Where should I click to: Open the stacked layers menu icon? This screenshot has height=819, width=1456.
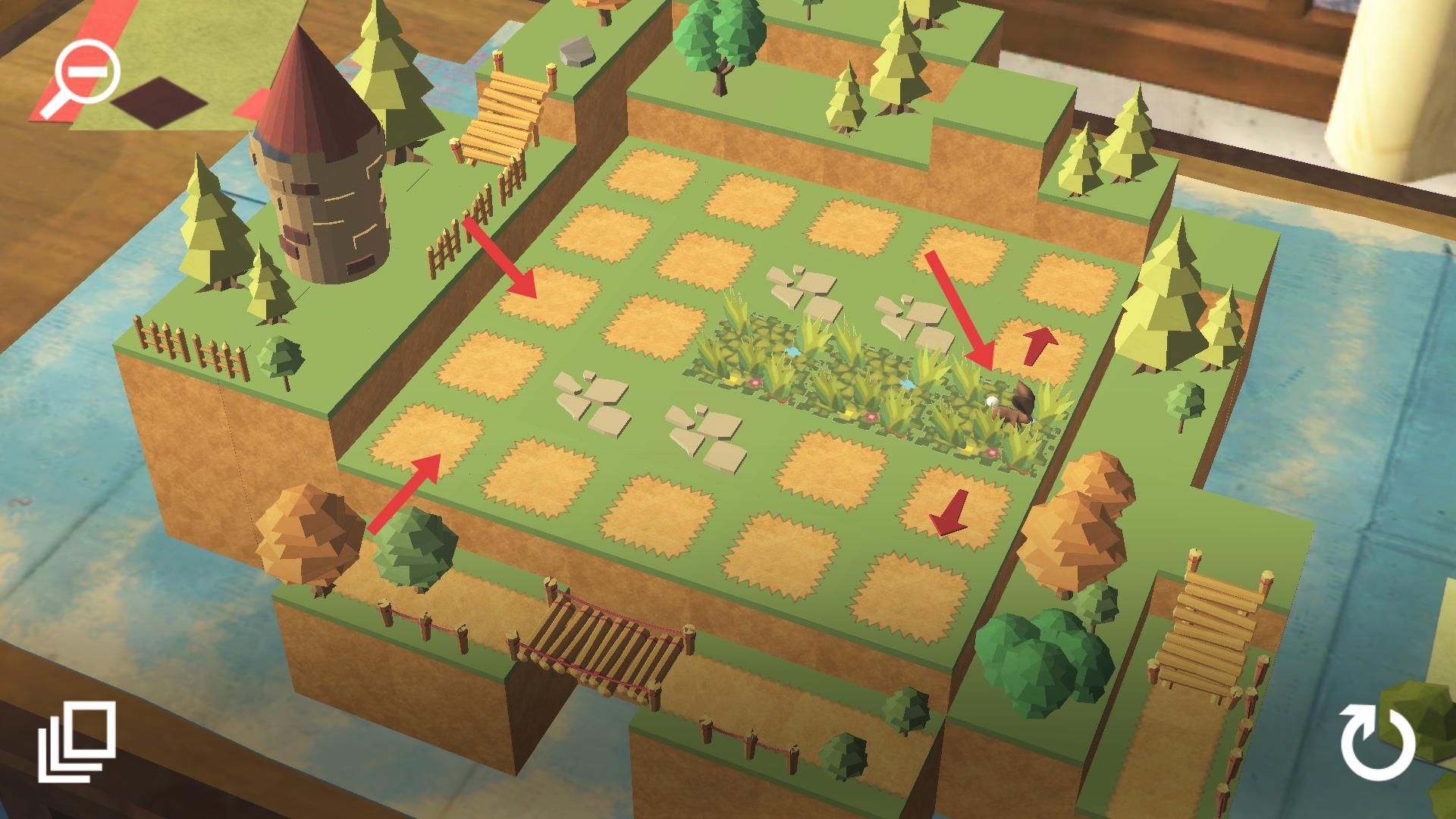point(77,742)
